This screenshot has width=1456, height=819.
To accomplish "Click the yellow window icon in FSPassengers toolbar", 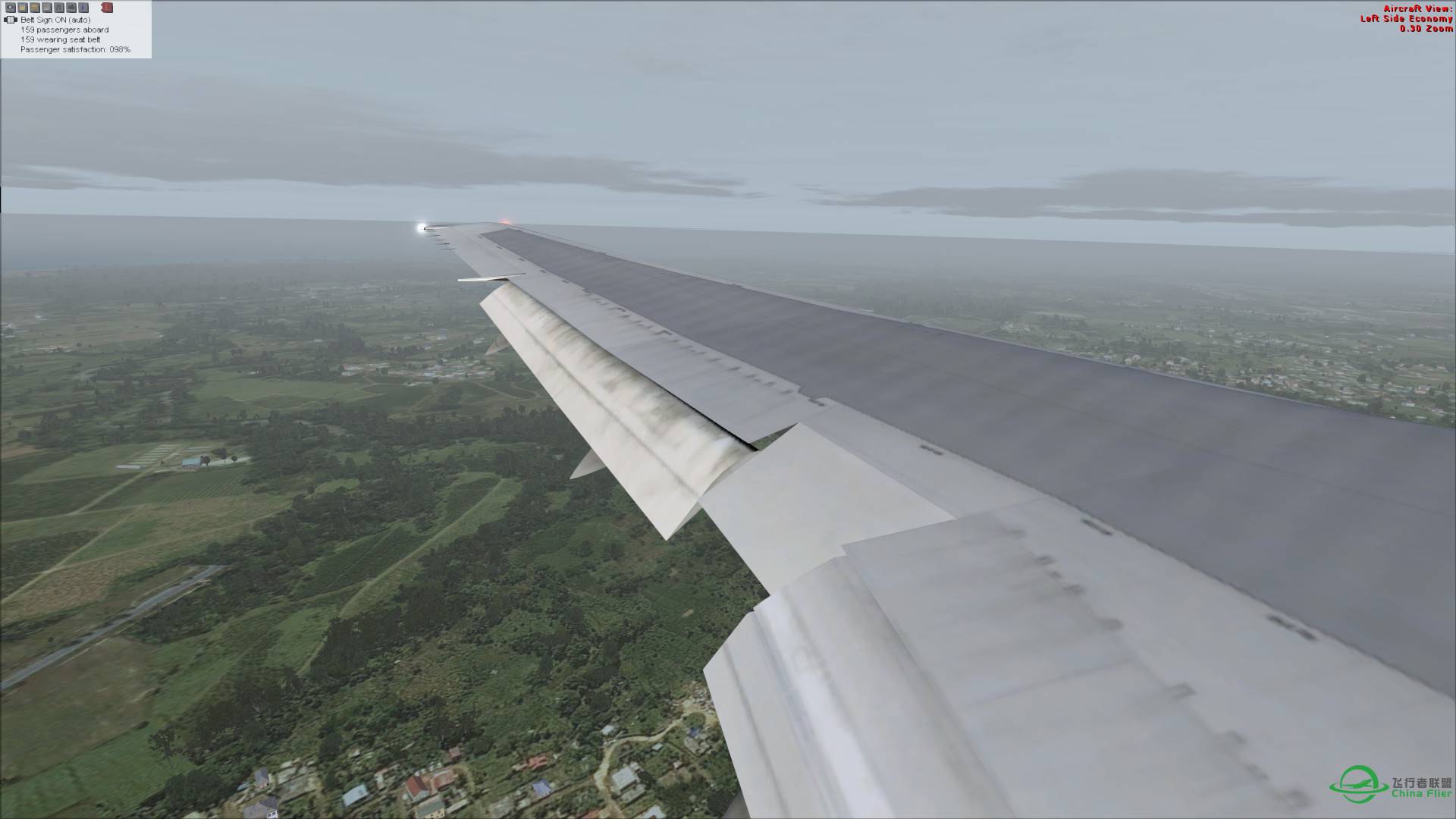I will click(x=22, y=8).
